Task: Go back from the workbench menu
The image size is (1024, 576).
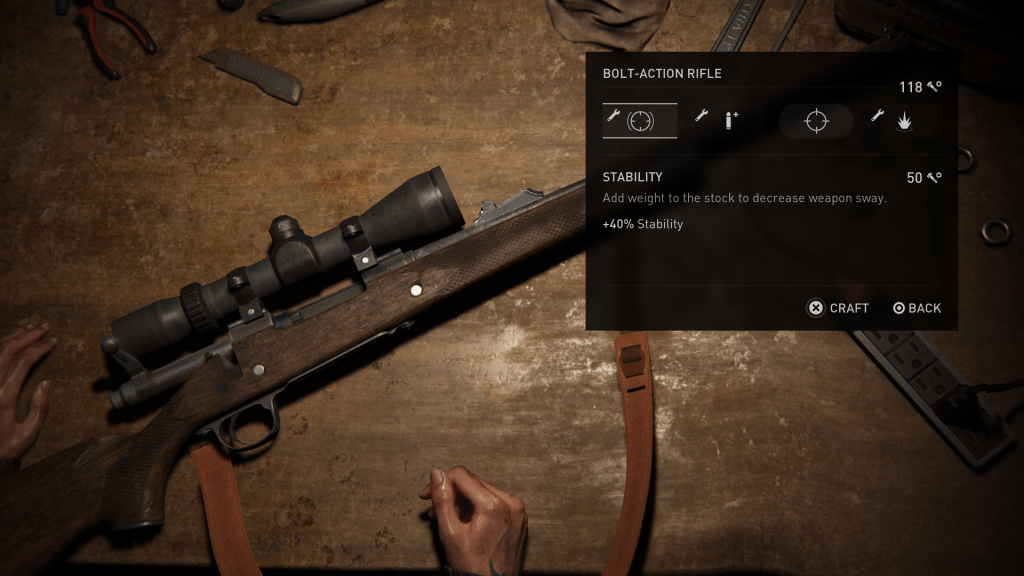Action: tap(916, 308)
